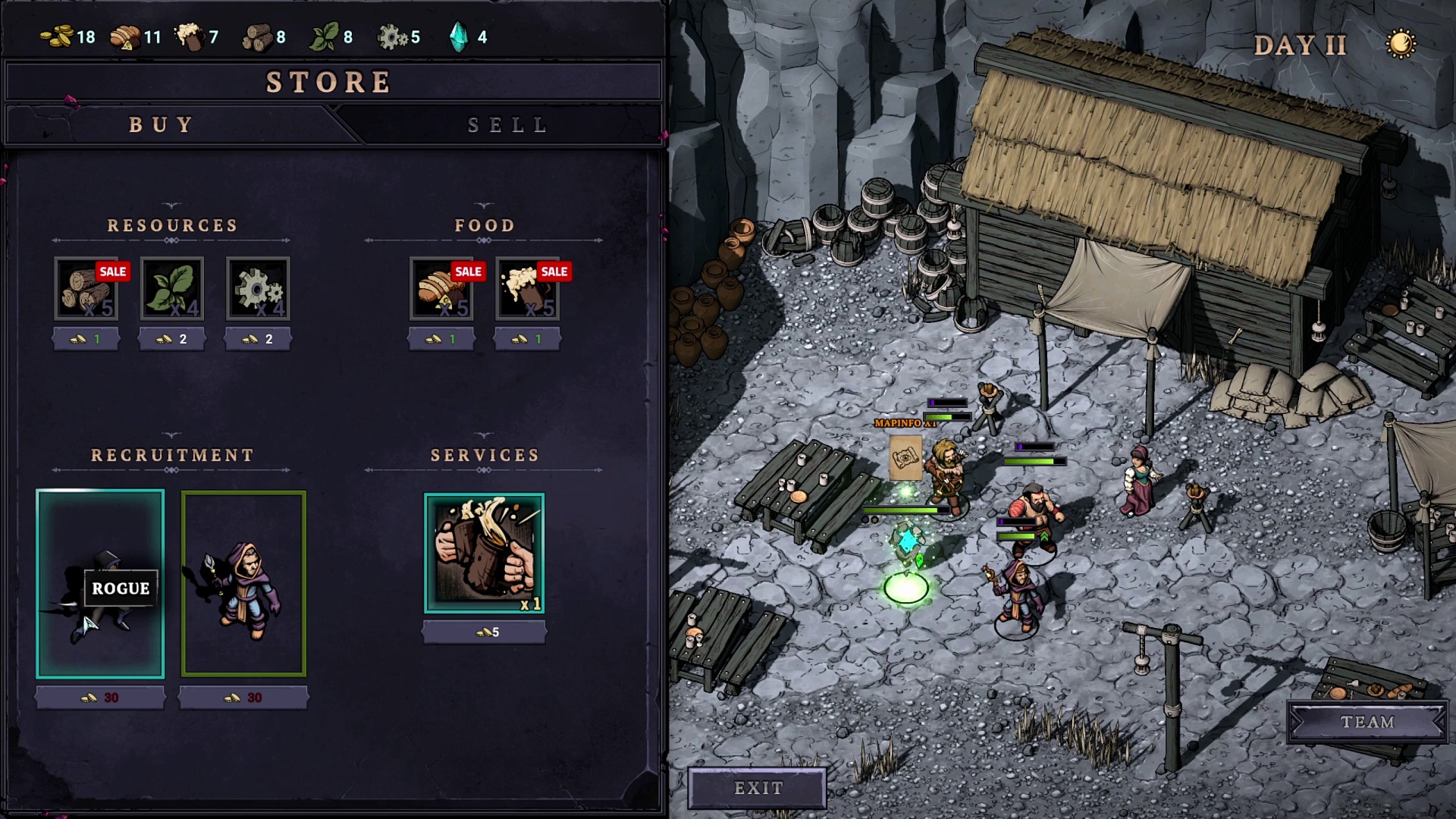1456x819 pixels.
Task: Buy the metal gears resource
Action: 258,289
